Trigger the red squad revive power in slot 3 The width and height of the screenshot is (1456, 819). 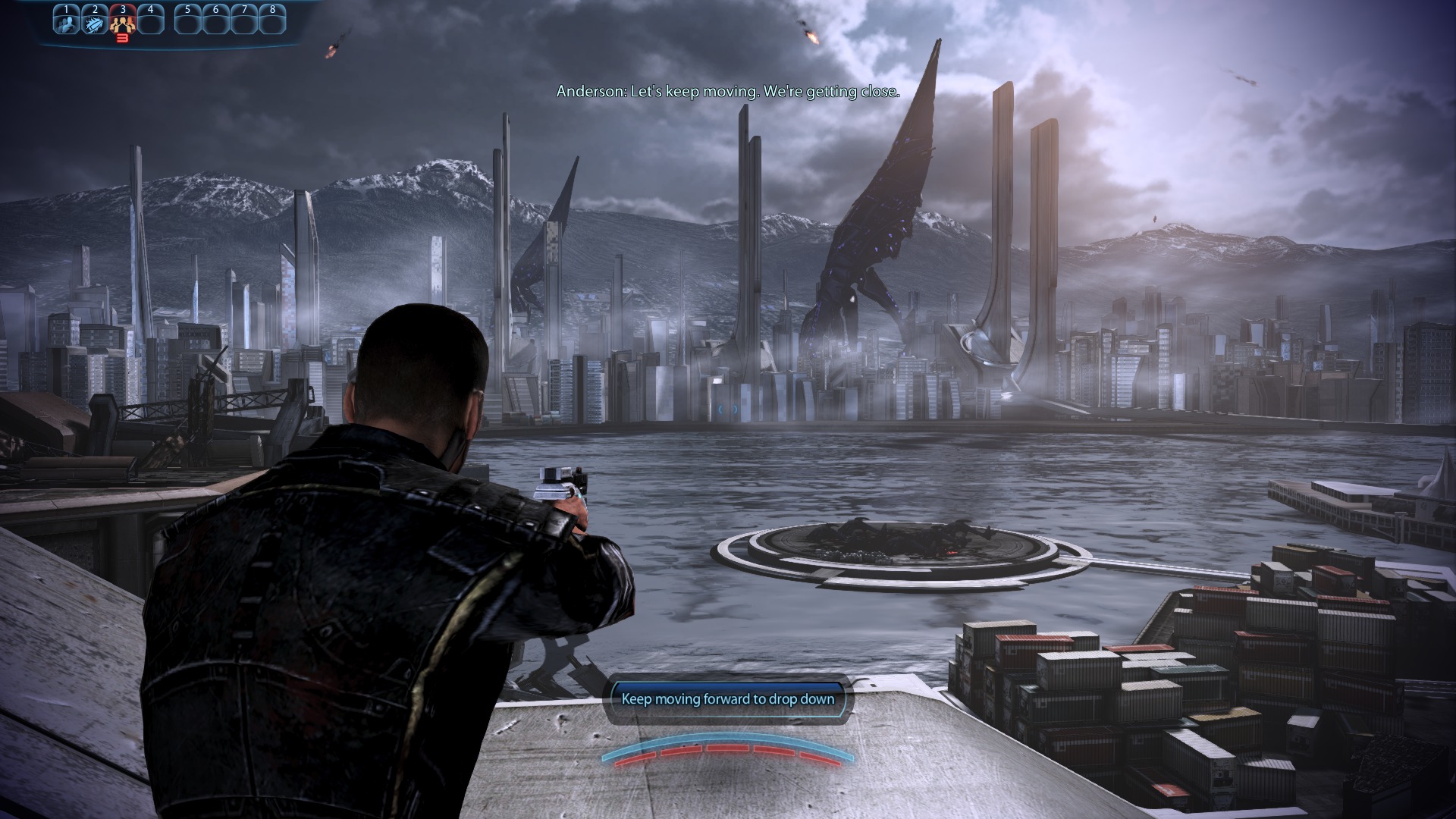click(123, 22)
